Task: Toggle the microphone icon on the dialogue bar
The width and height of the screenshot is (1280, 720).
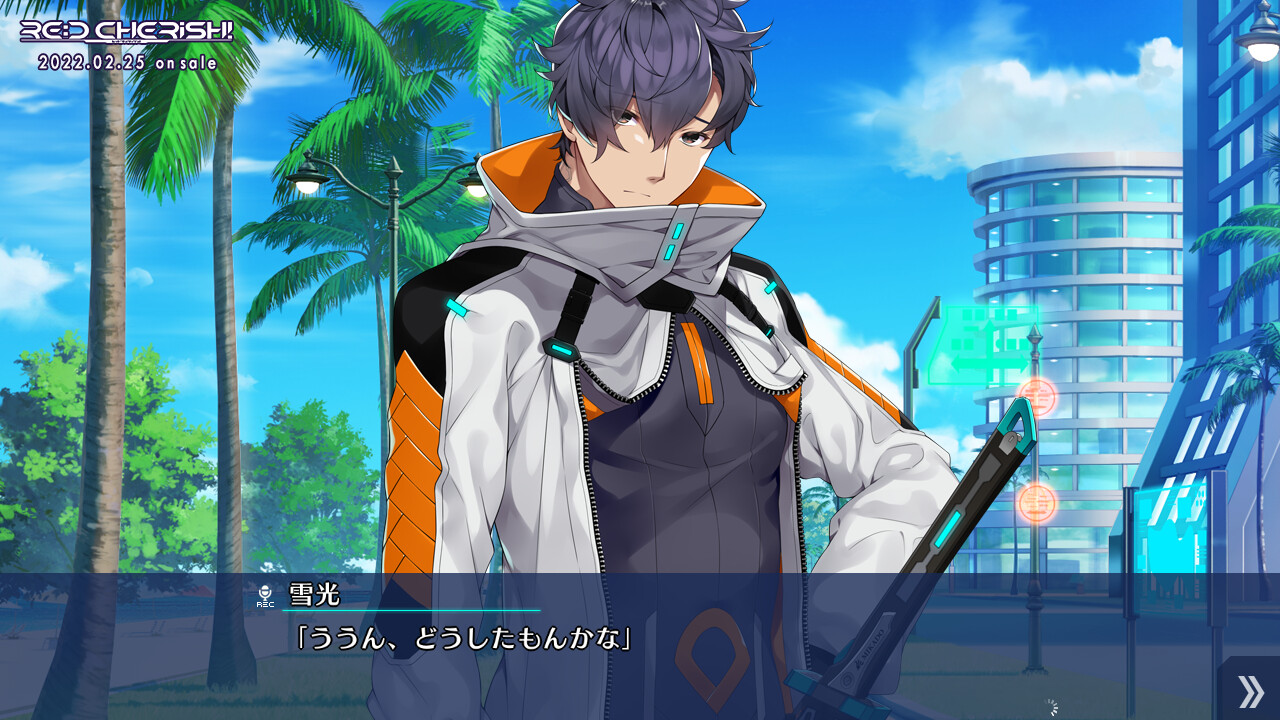Action: (x=265, y=592)
